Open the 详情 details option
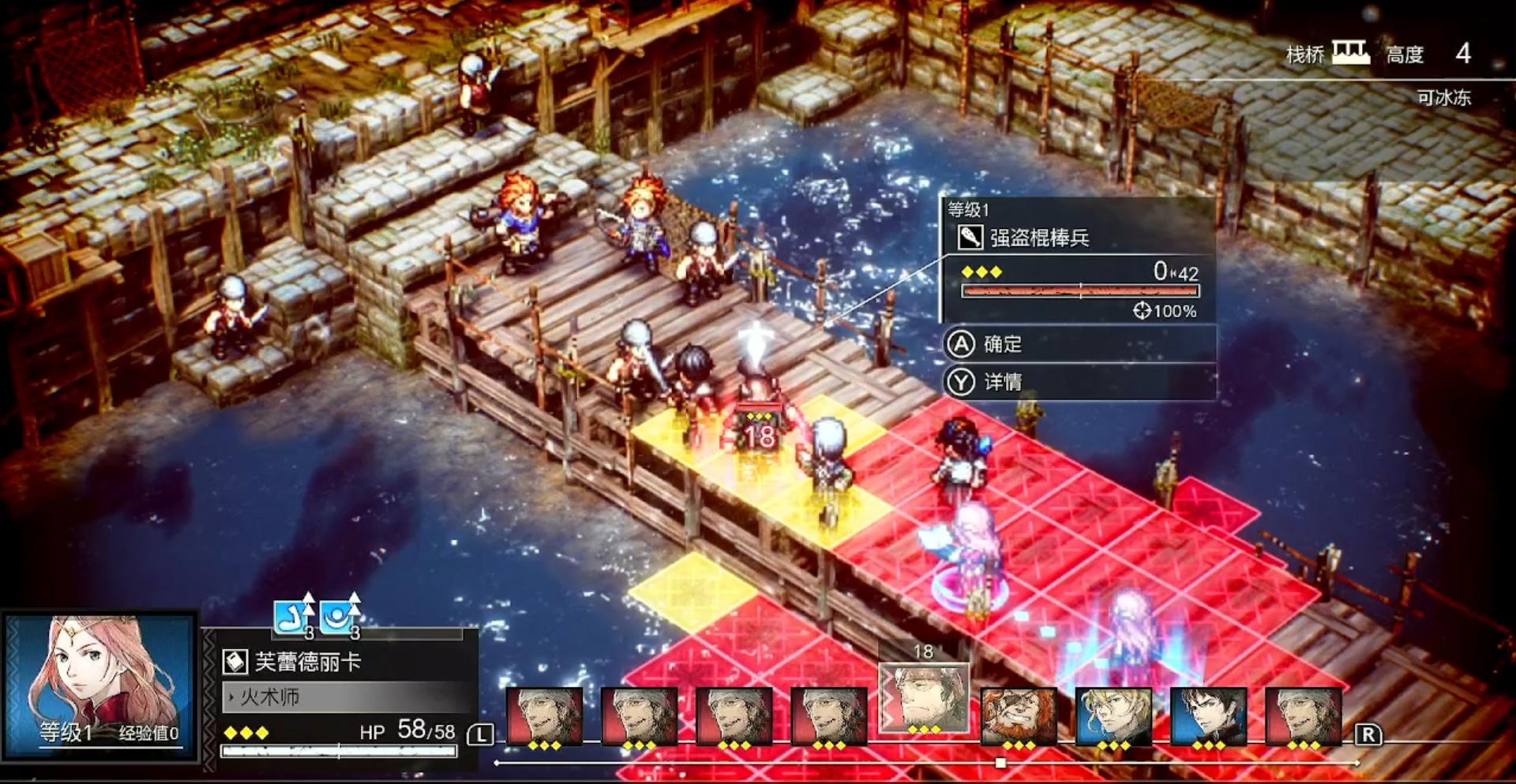The image size is (1516, 784). click(1079, 383)
